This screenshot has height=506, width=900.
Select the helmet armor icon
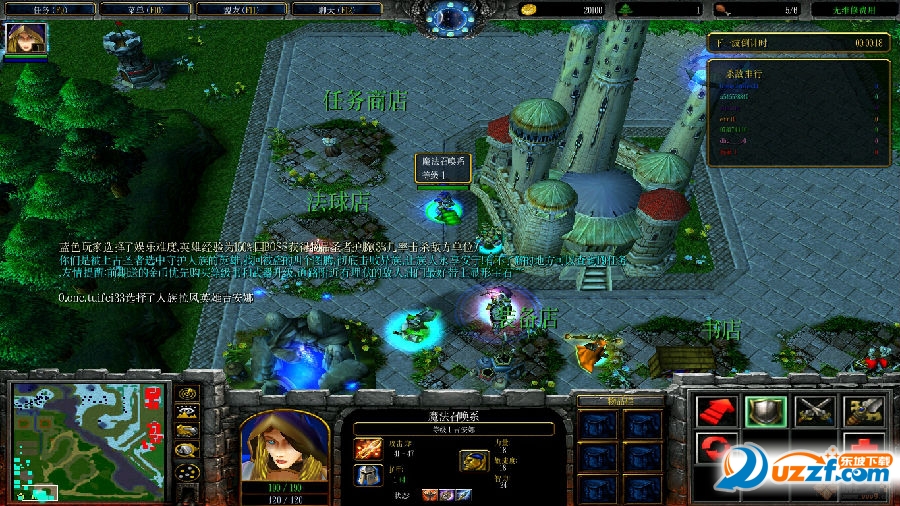point(366,476)
